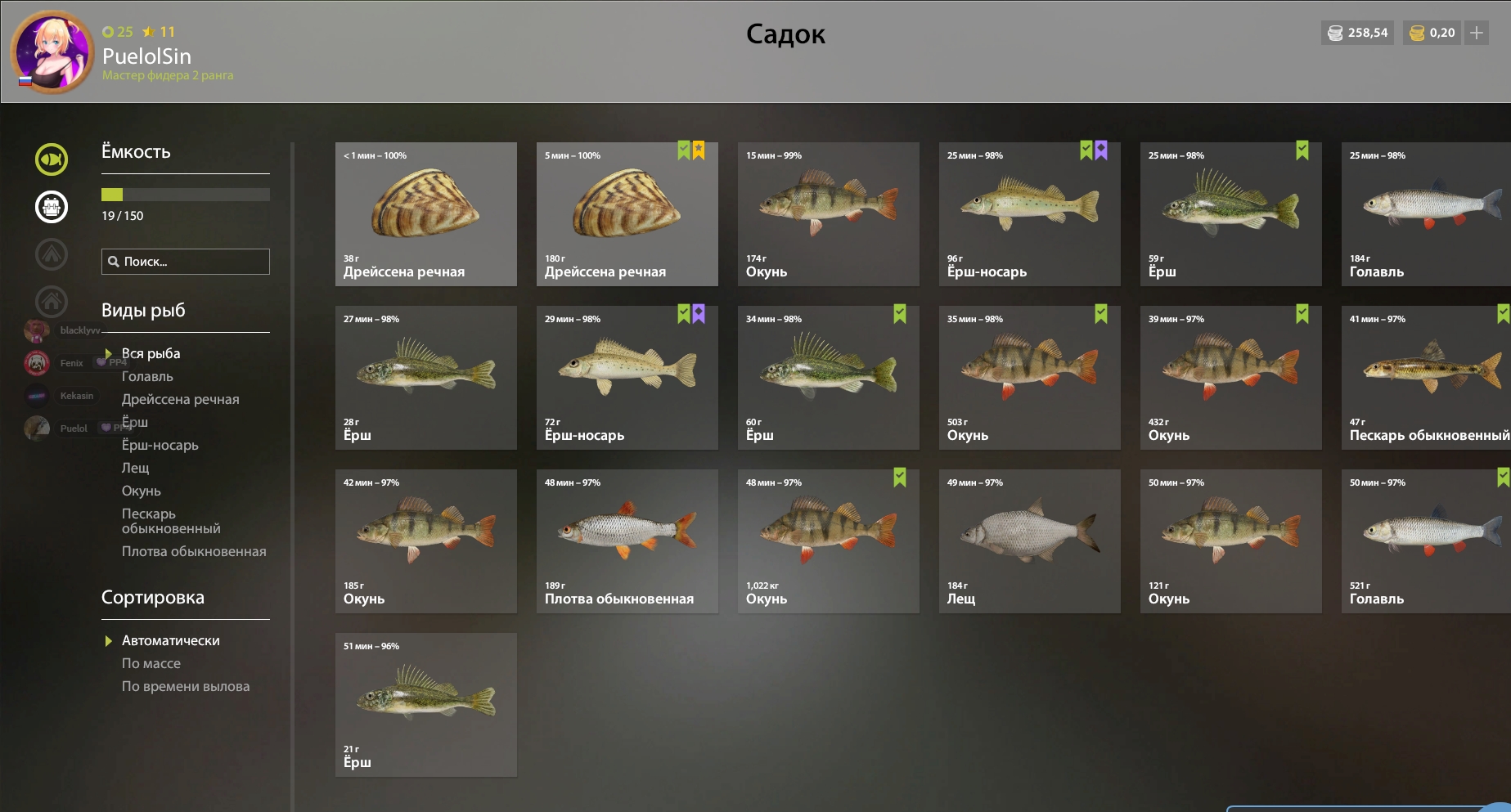1511x812 pixels.
Task: Click the green fish icon in sidebar
Action: (x=52, y=159)
